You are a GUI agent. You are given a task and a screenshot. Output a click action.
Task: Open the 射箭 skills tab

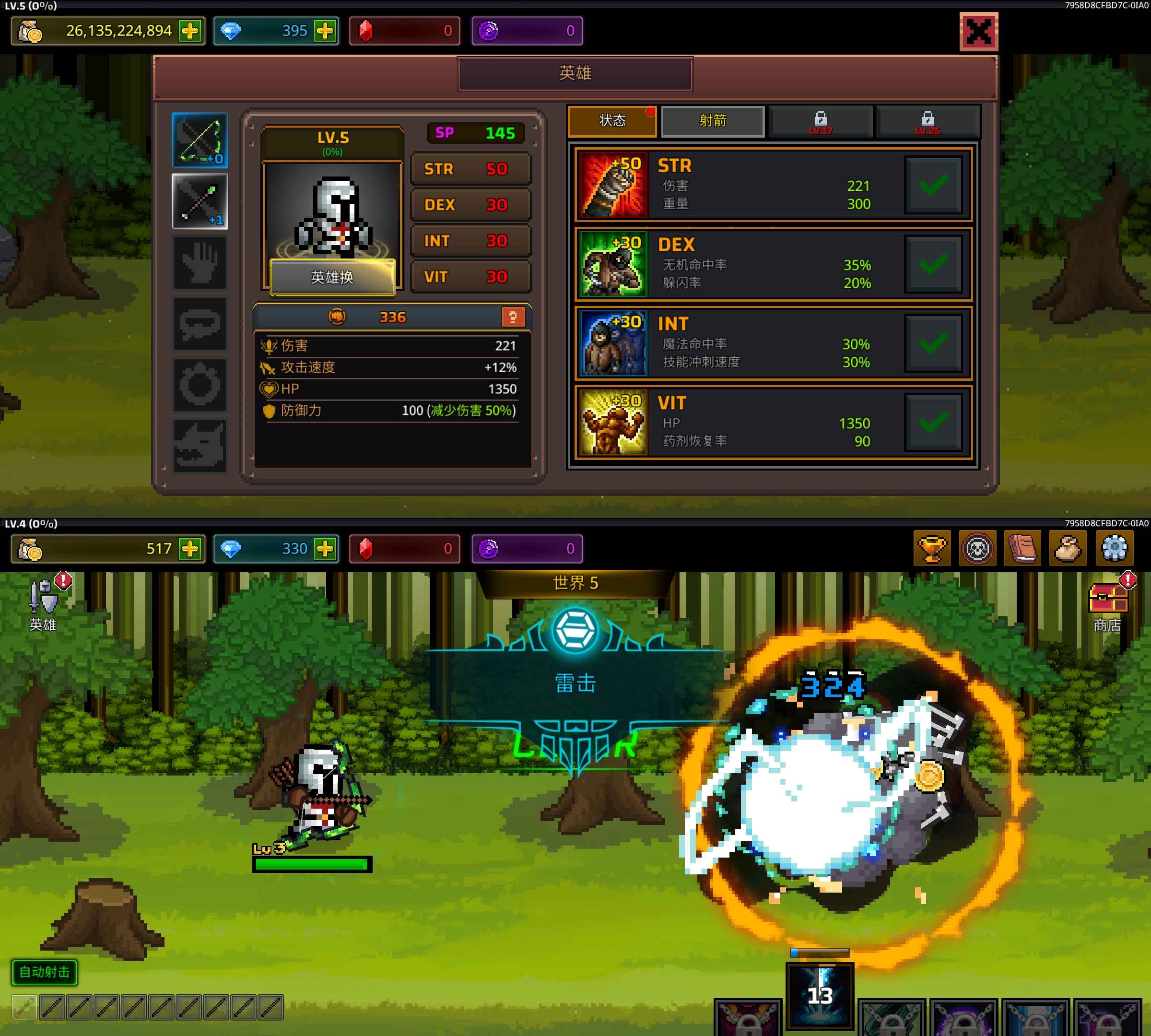pyautogui.click(x=713, y=121)
